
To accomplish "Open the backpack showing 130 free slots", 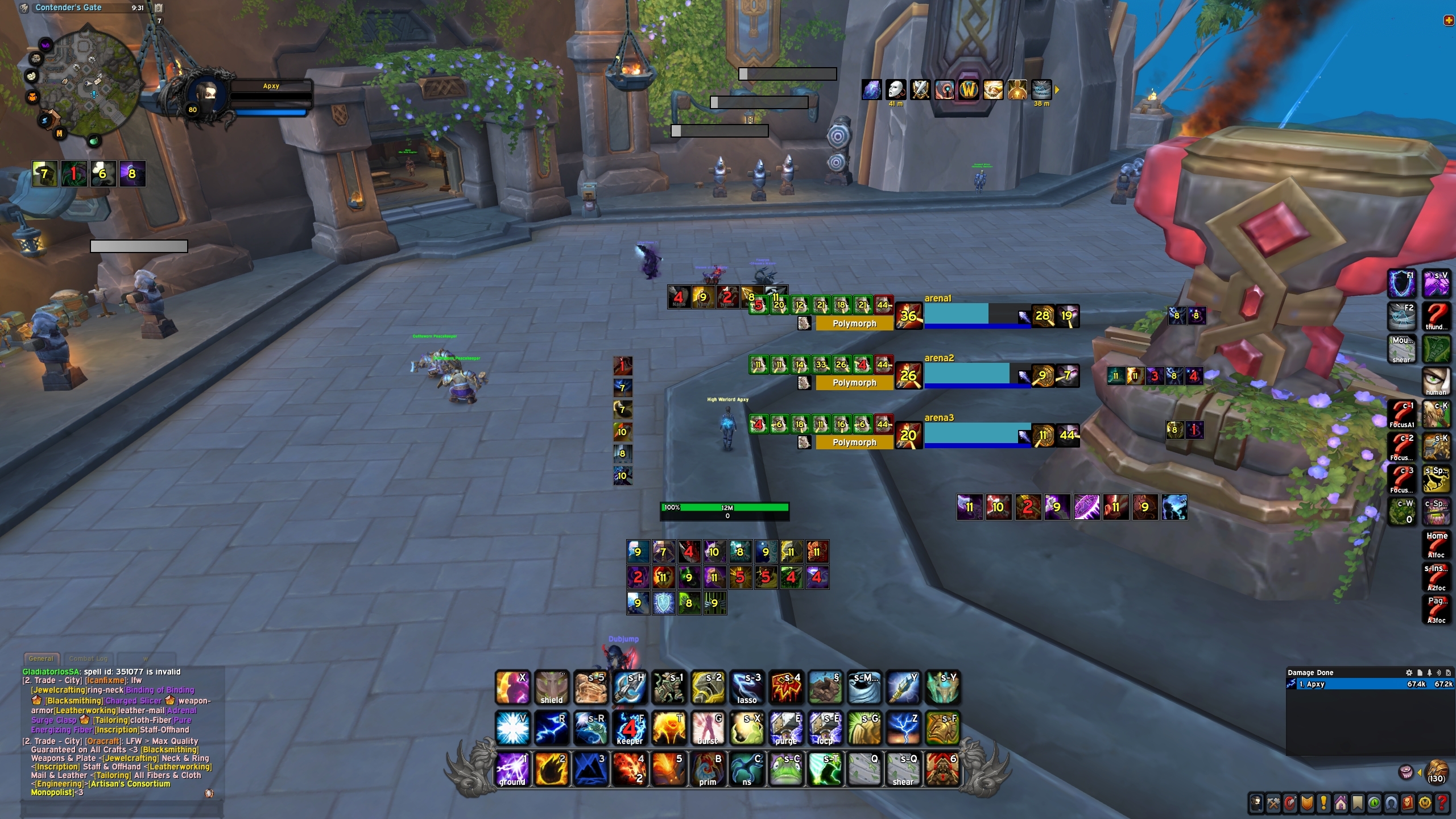I will (1437, 772).
